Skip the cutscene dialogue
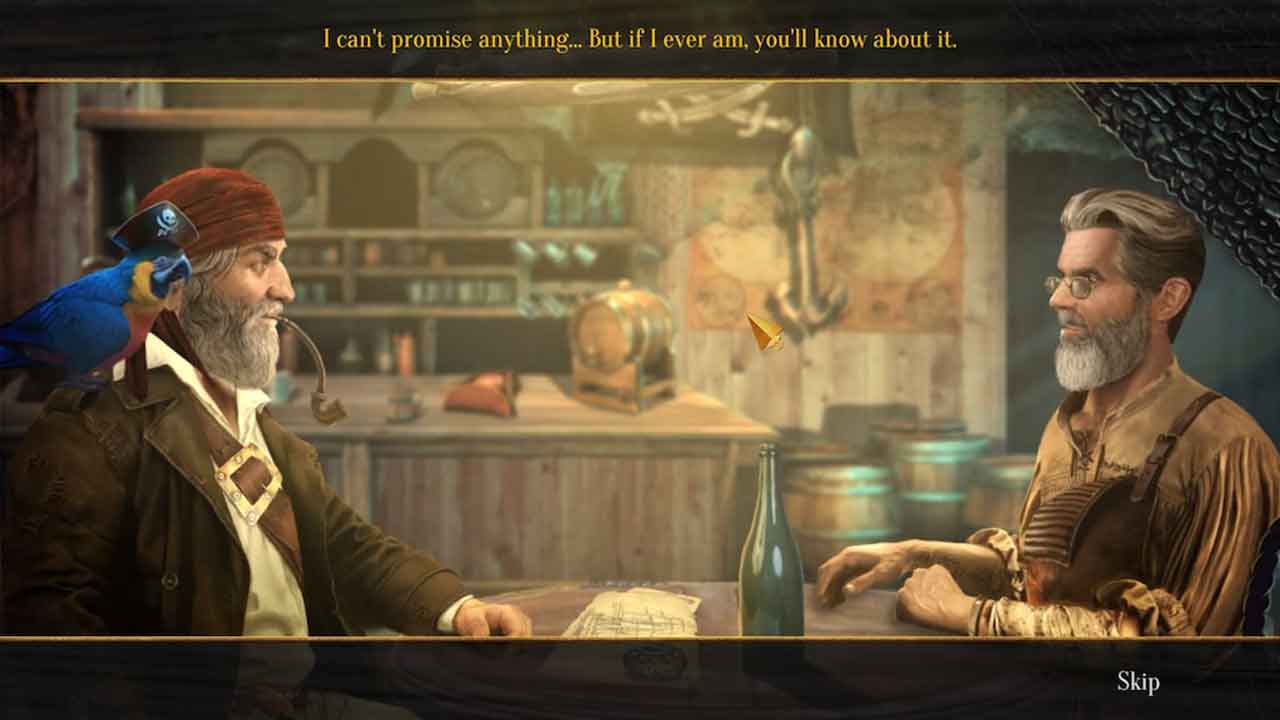The image size is (1280, 720). pos(1138,682)
